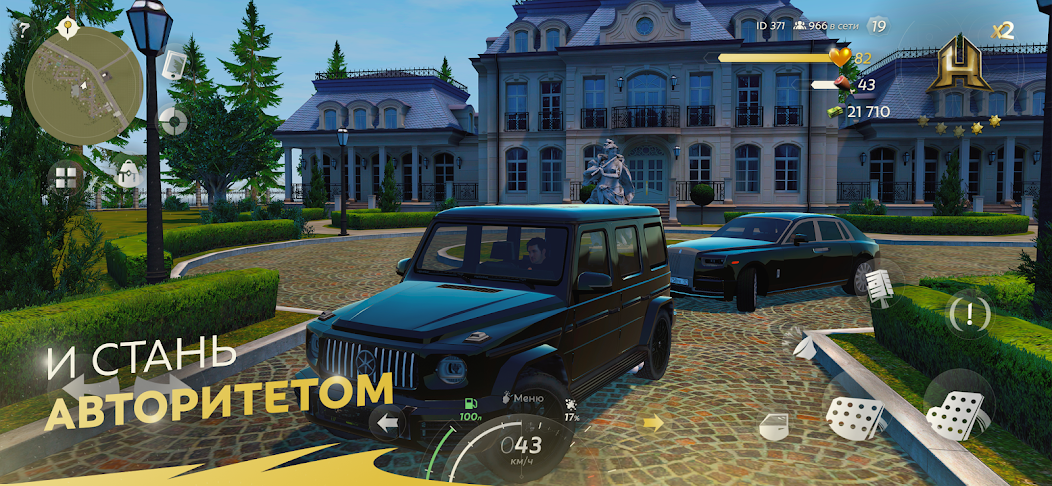Open the bag inventory icon
Image resolution: width=1052 pixels, height=486 pixels.
click(x=126, y=173)
